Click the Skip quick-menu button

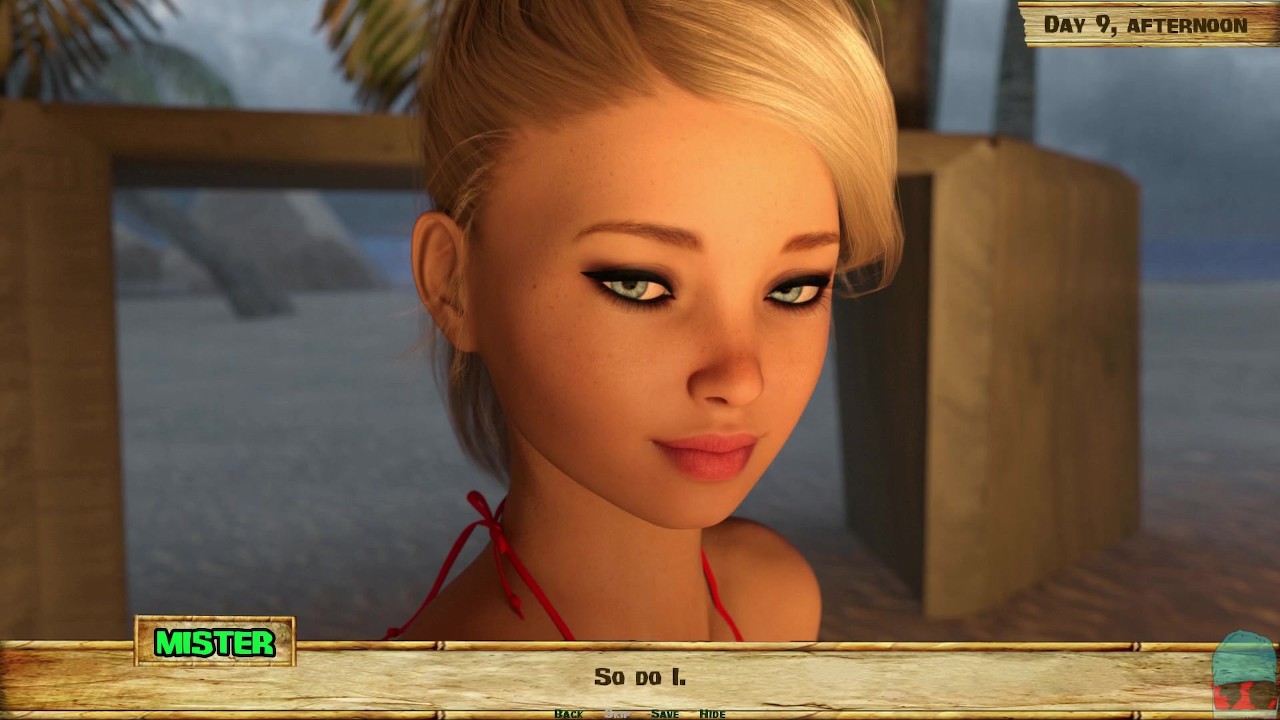[617, 714]
